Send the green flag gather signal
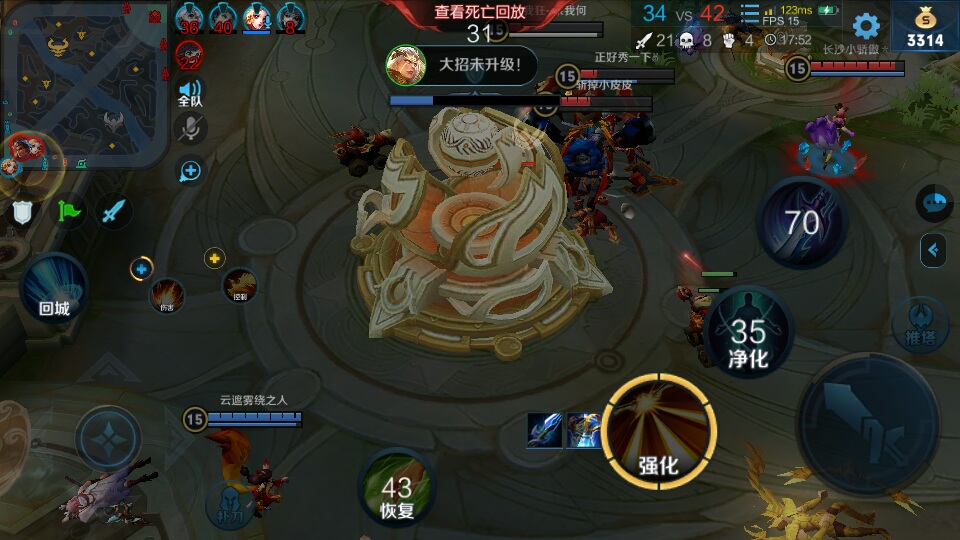This screenshot has width=960, height=540. (x=69, y=211)
